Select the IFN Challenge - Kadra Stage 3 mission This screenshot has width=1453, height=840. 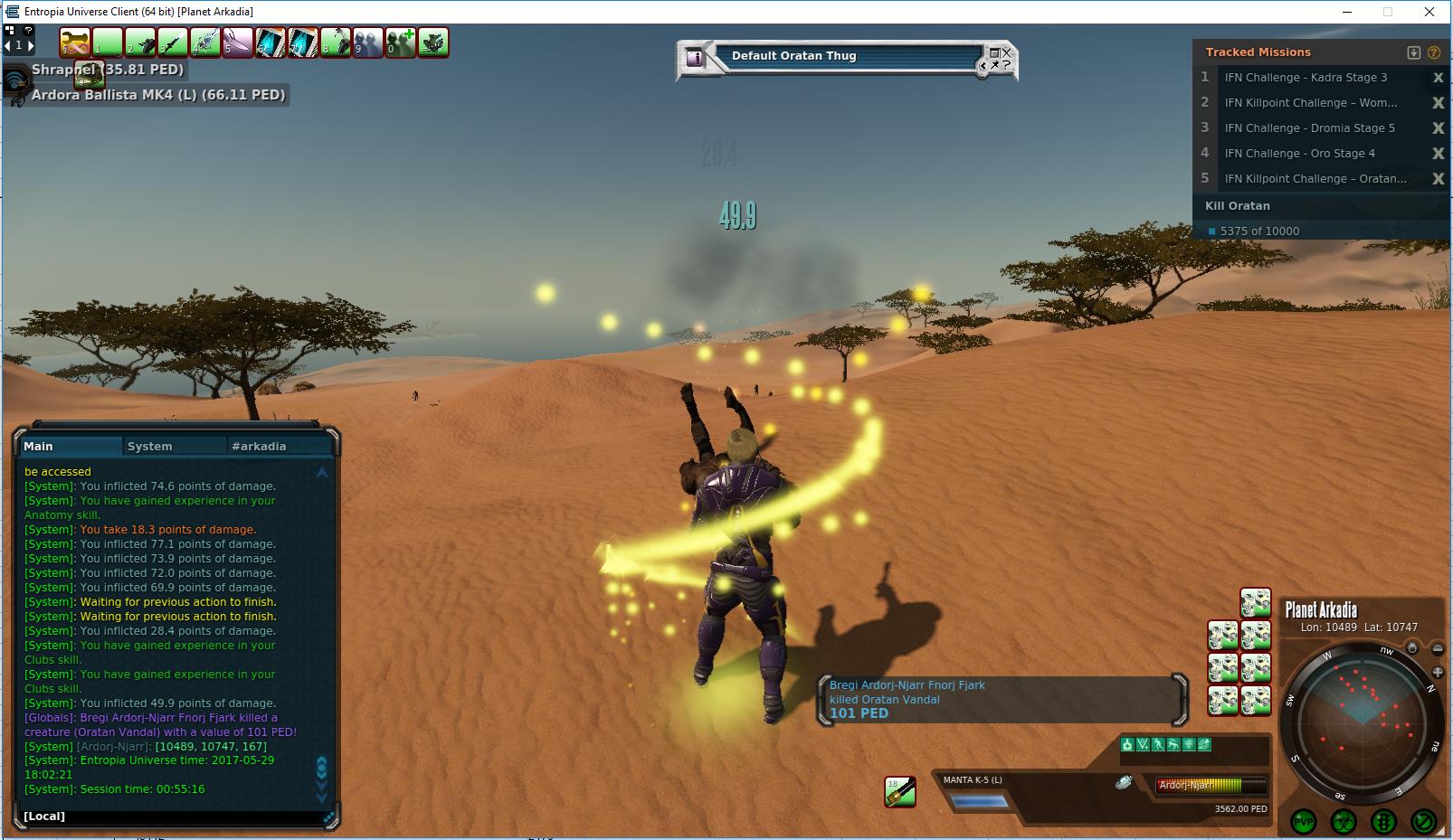(x=1305, y=78)
